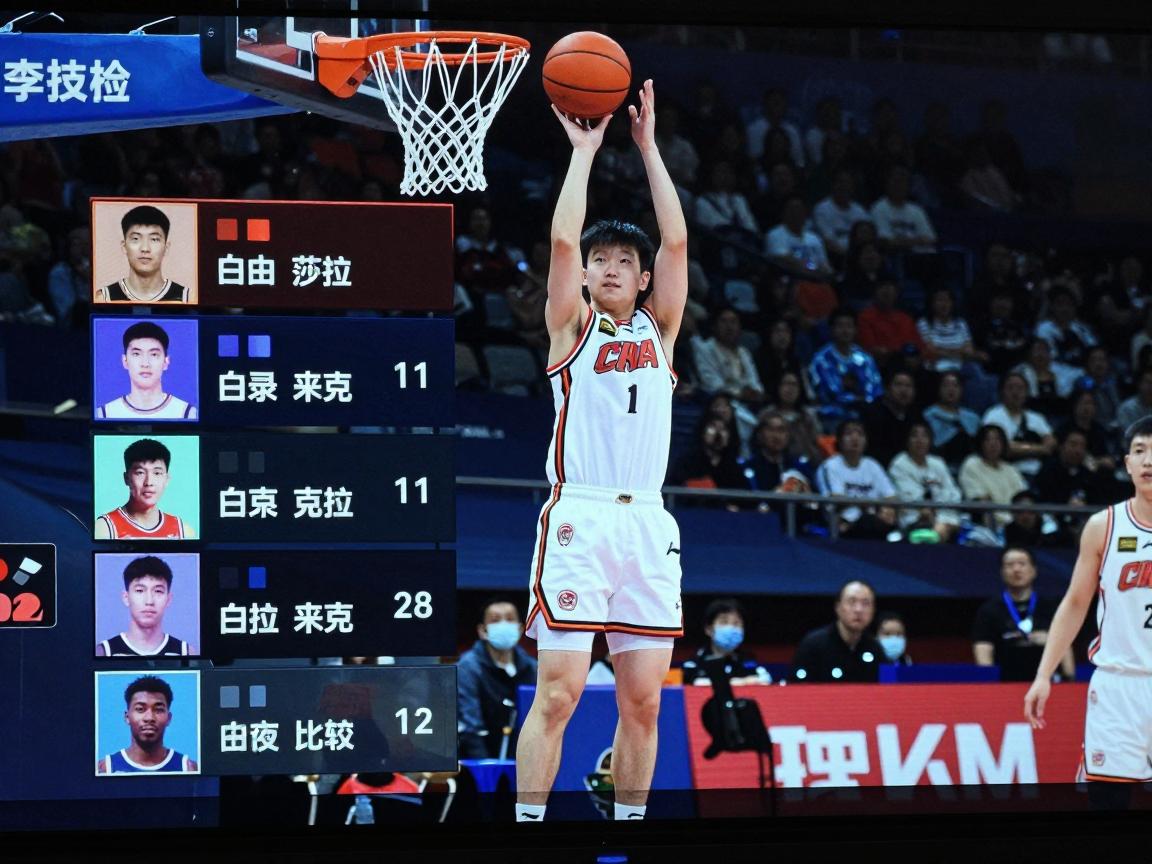The height and width of the screenshot is (864, 1152).
Task: Select the 白京 克拉 player row
Action: pyautogui.click(x=274, y=488)
